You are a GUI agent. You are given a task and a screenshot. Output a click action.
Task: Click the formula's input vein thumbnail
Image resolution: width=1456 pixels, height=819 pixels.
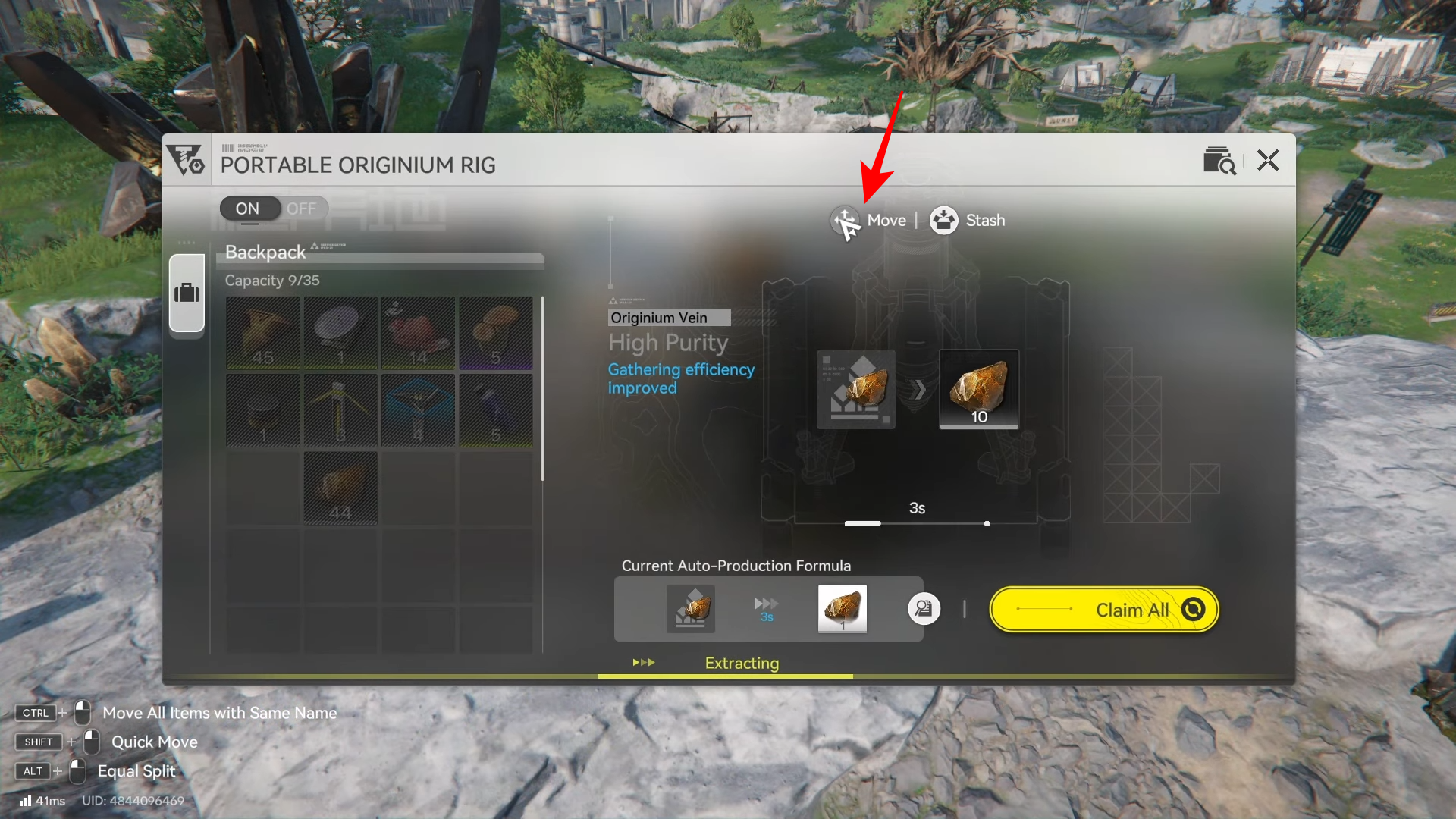pos(690,608)
